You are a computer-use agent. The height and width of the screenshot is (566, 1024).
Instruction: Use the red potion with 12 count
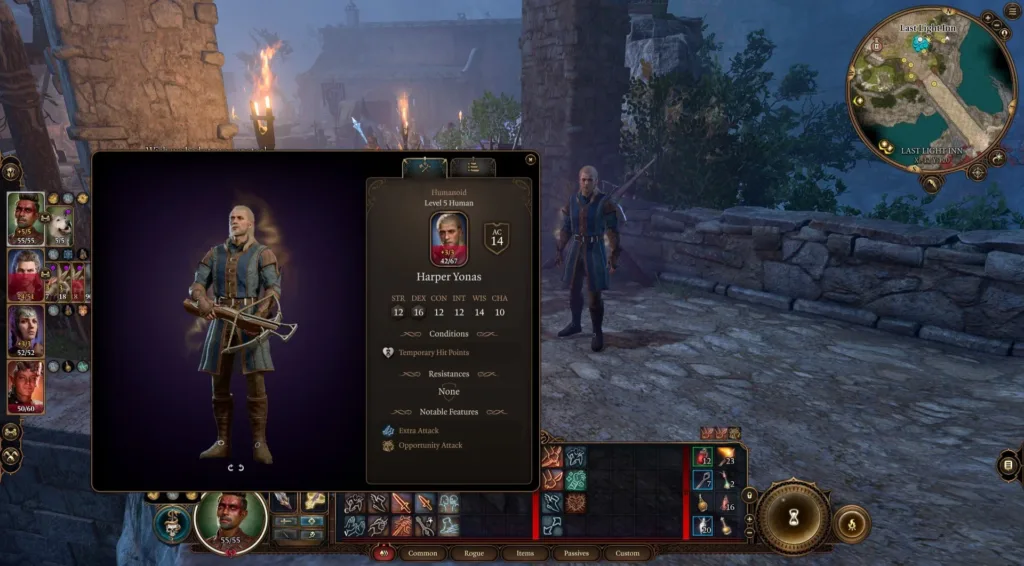click(x=704, y=457)
